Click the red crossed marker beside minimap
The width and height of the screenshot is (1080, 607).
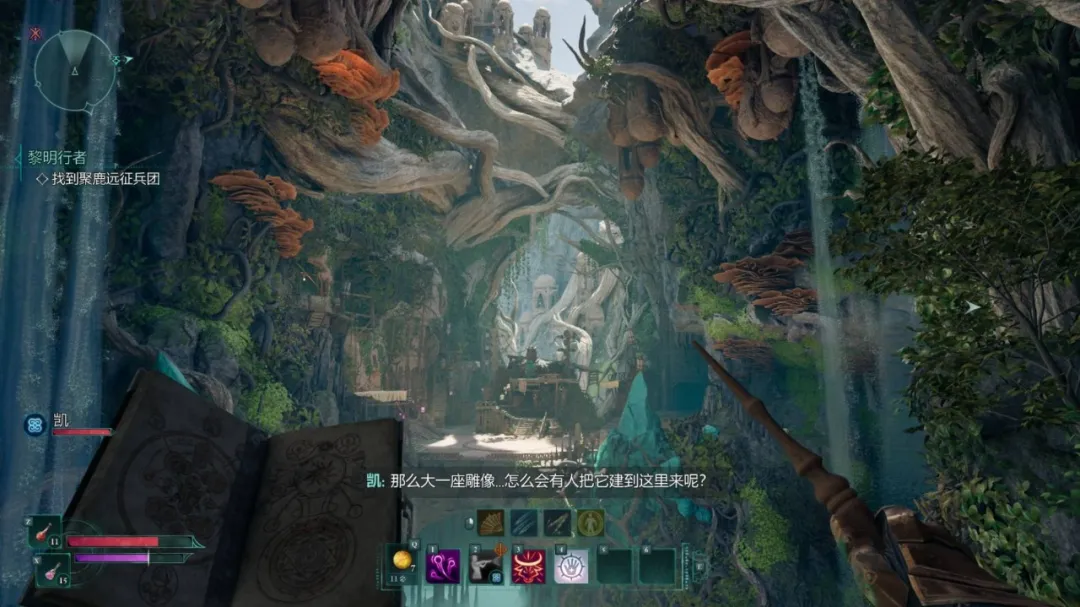pos(36,33)
